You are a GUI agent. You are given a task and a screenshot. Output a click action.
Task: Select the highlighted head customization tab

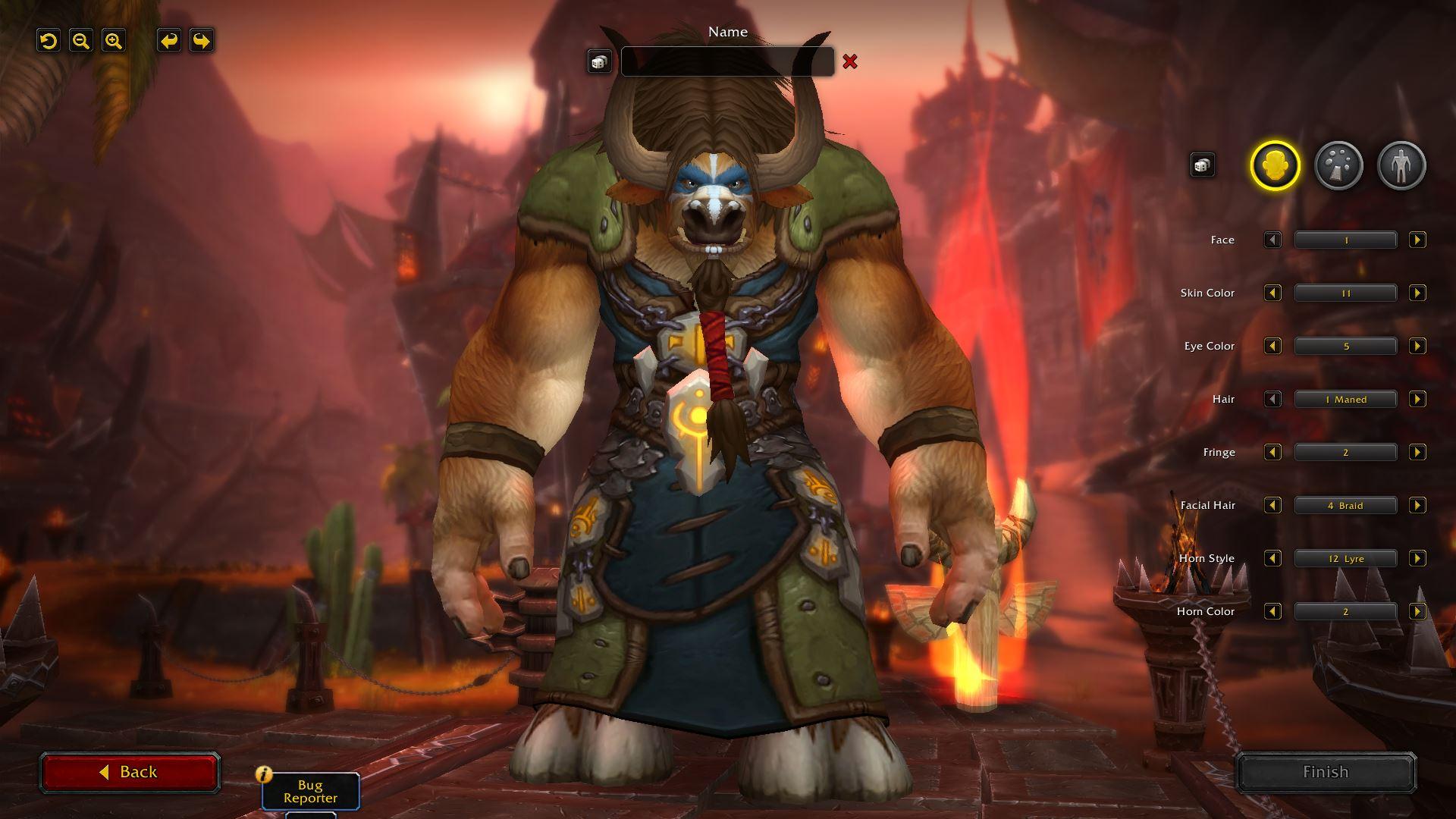tap(1275, 165)
